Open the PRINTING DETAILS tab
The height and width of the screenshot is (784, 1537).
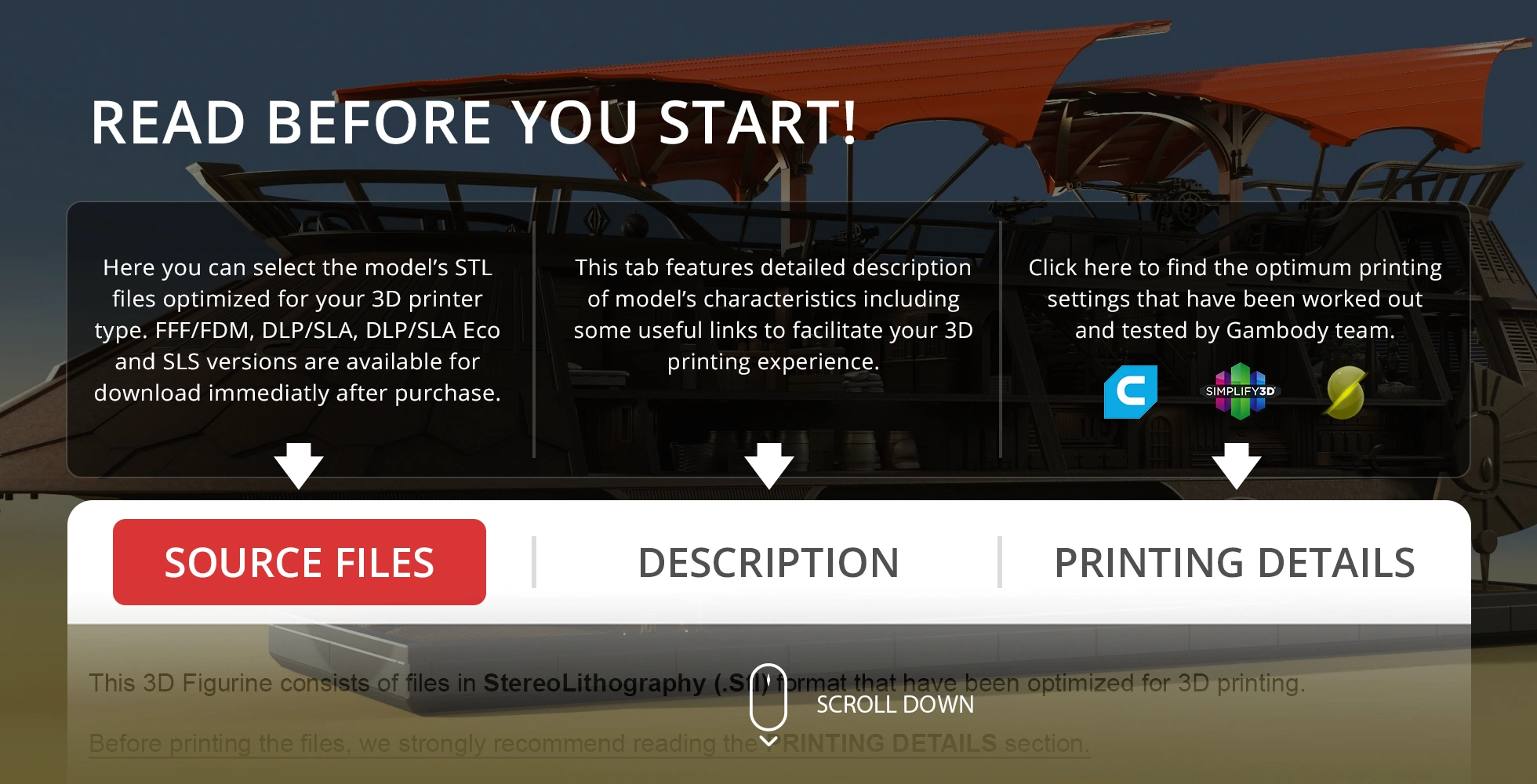point(1235,562)
